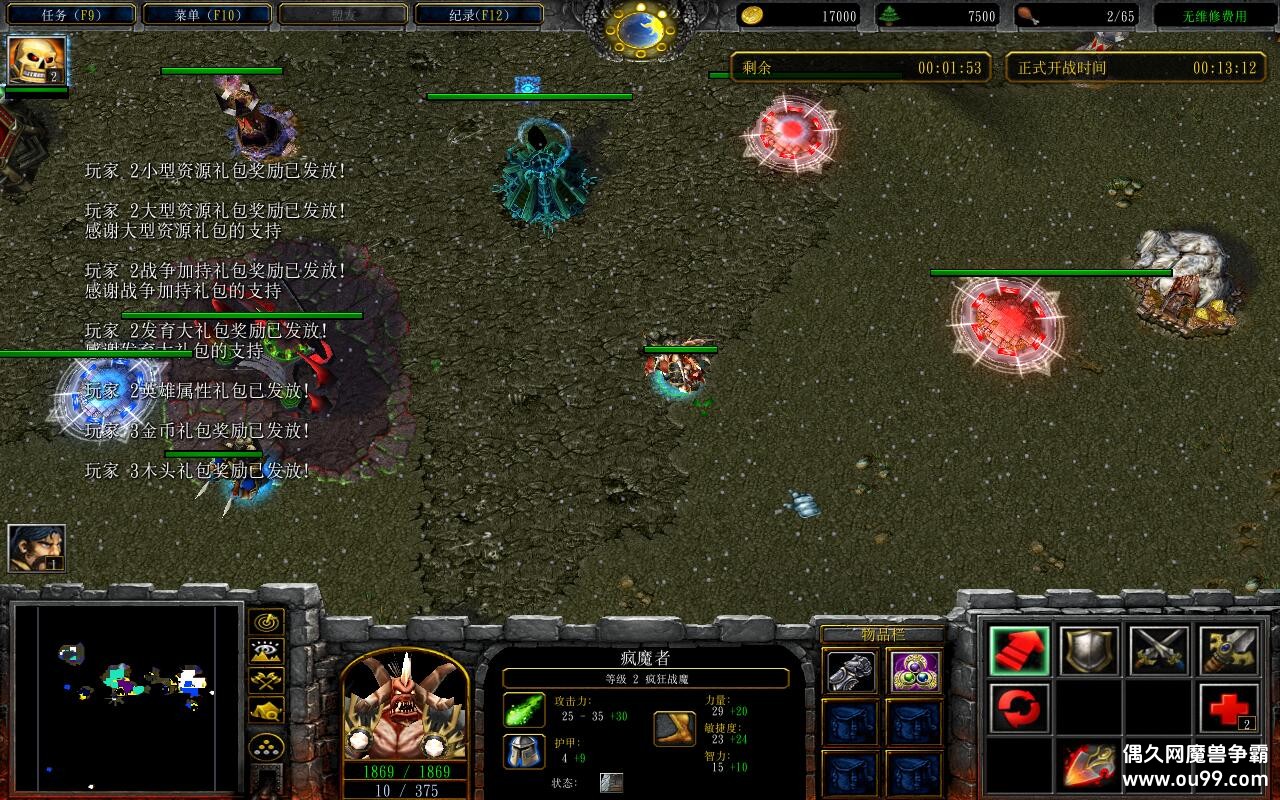Select the crossed swords command
1280x800 pixels.
(x=1159, y=651)
